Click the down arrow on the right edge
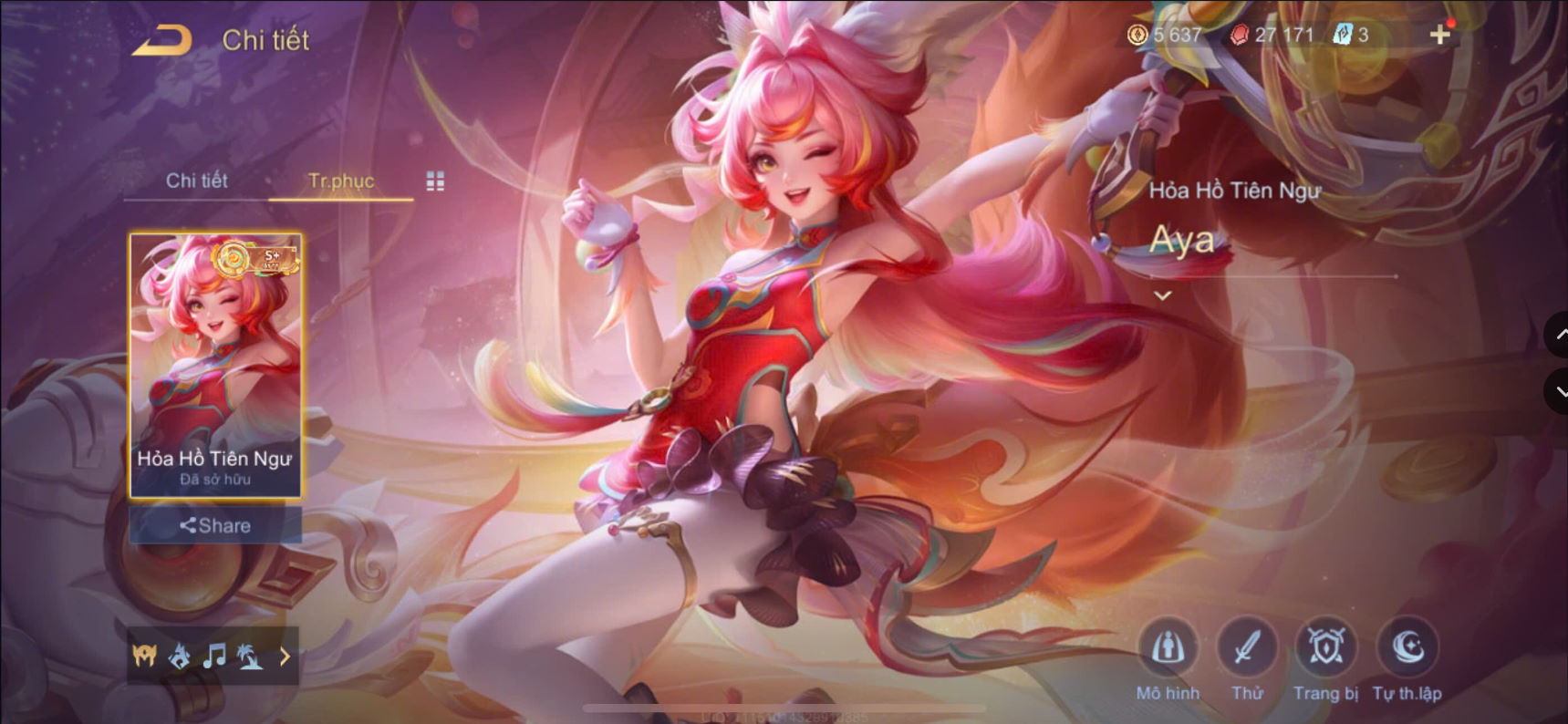Image resolution: width=1568 pixels, height=724 pixels. 1556,392
